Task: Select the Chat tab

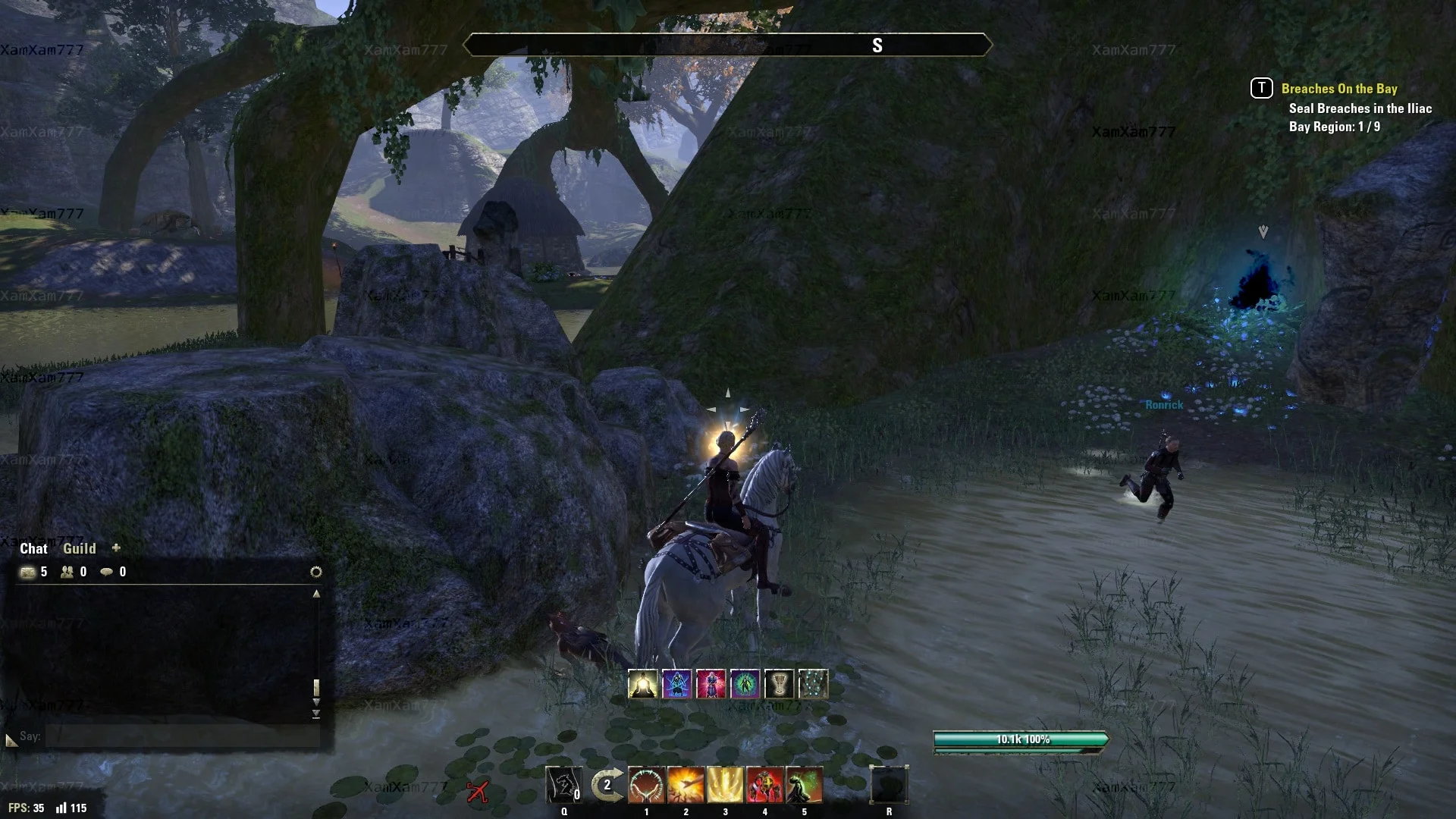Action: coord(33,548)
